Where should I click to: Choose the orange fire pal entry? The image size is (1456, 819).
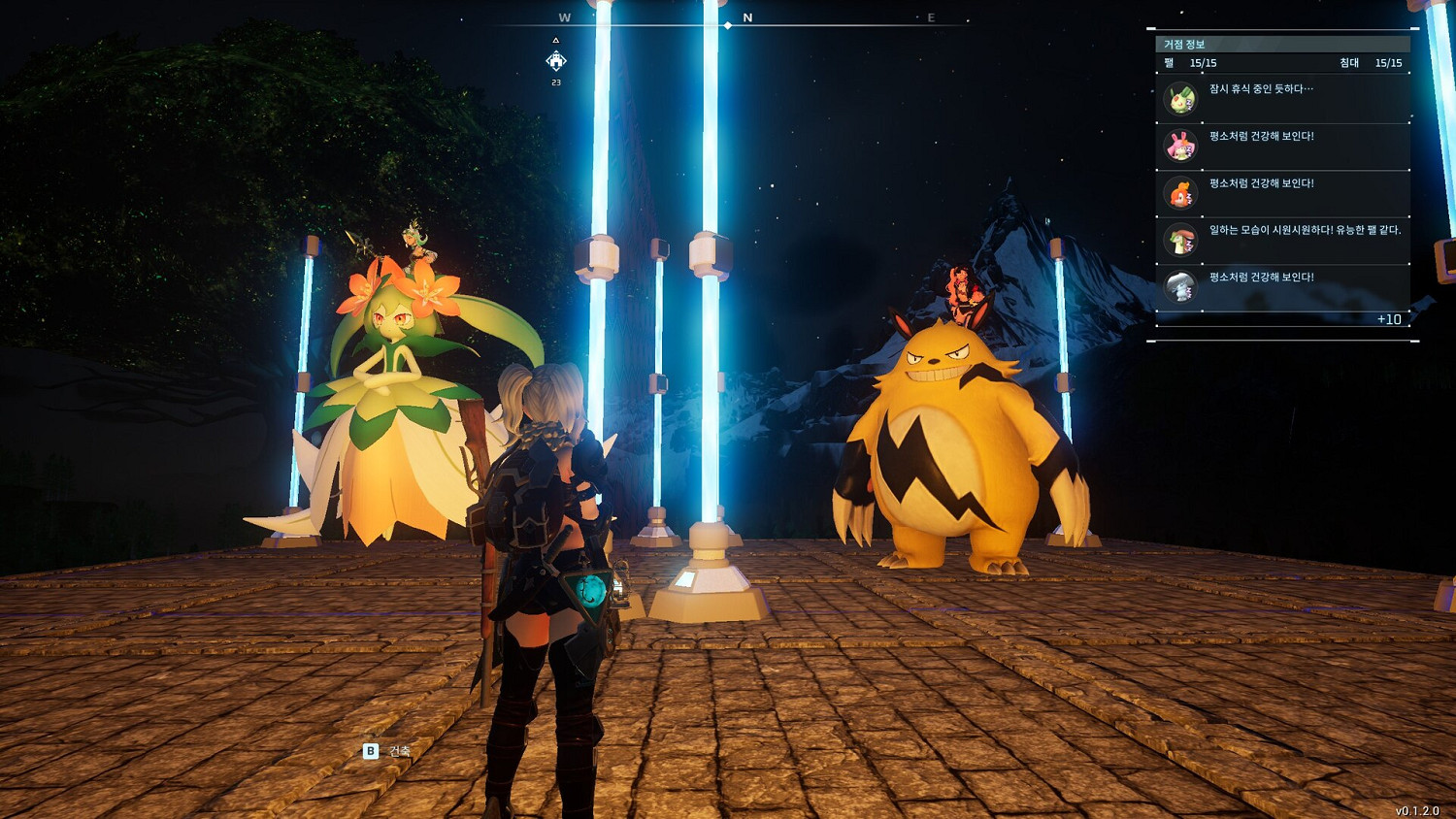tap(1281, 193)
